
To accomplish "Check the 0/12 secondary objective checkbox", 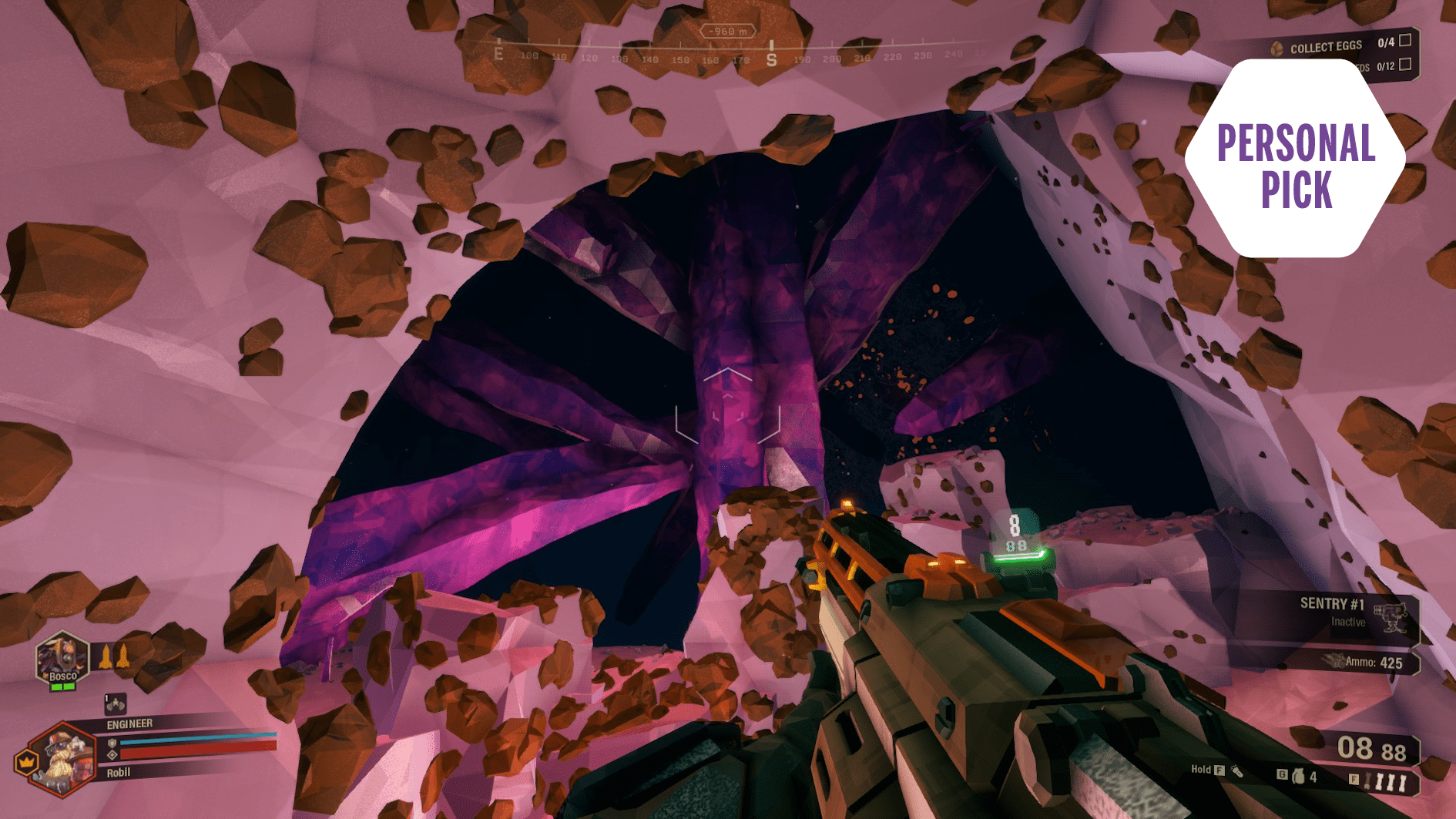I will tap(1405, 65).
